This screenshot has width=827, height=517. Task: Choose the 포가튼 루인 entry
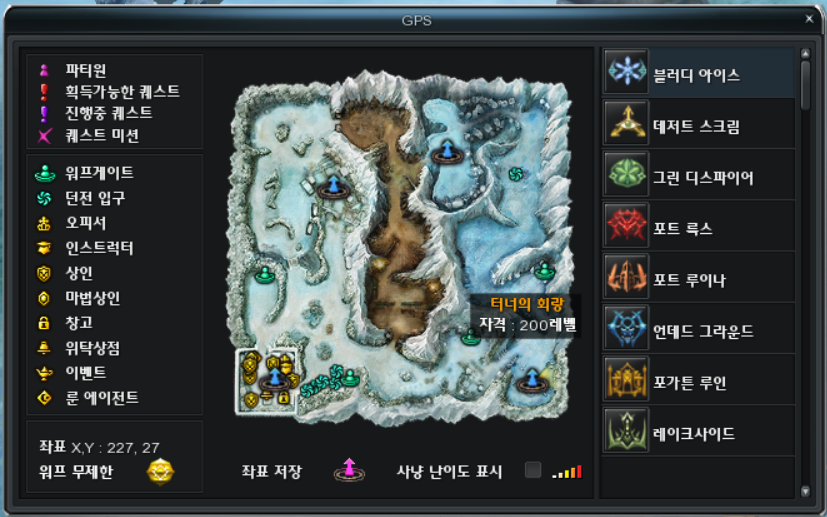(699, 382)
